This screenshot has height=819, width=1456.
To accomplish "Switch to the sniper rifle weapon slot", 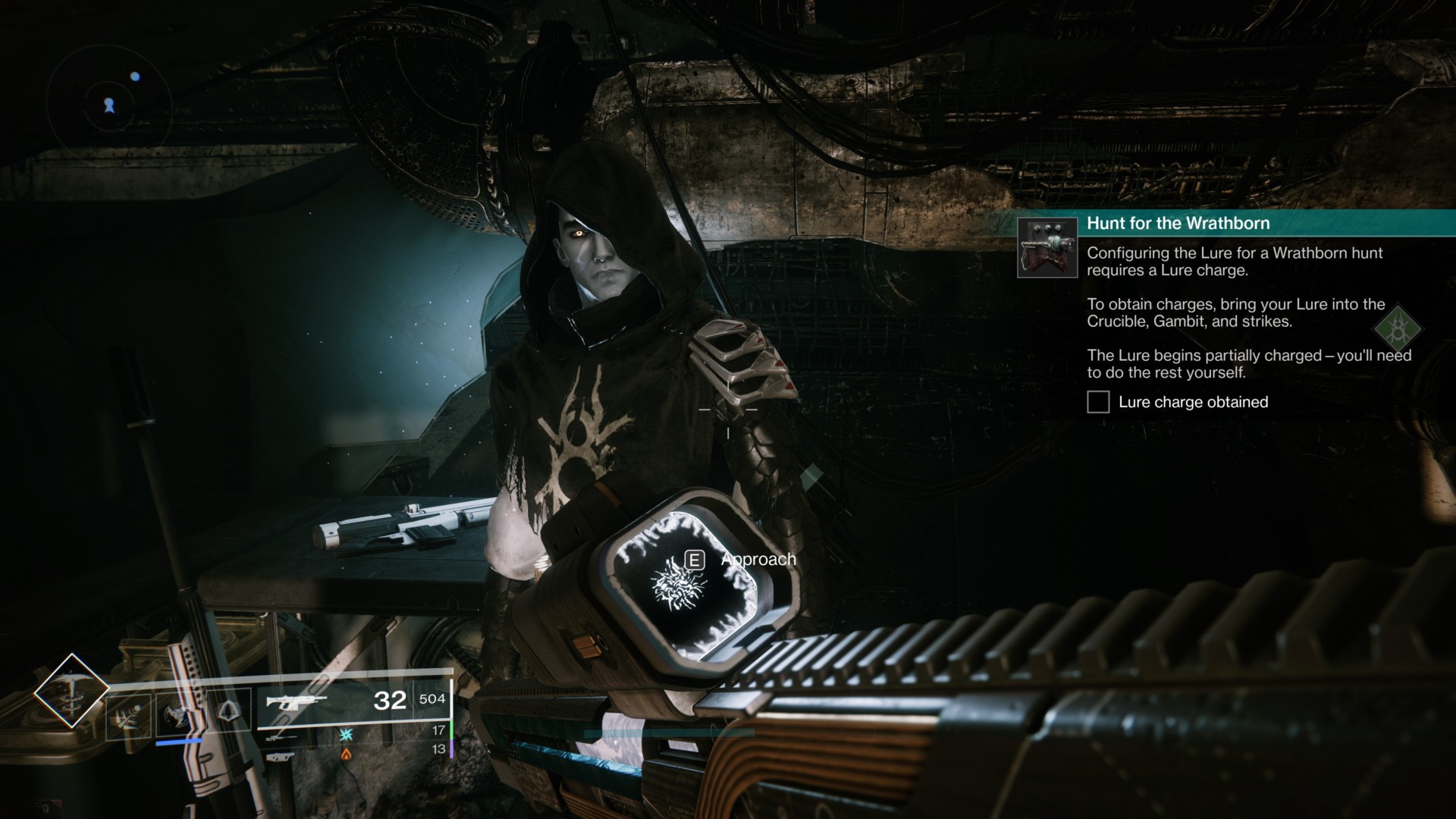I will click(282, 736).
